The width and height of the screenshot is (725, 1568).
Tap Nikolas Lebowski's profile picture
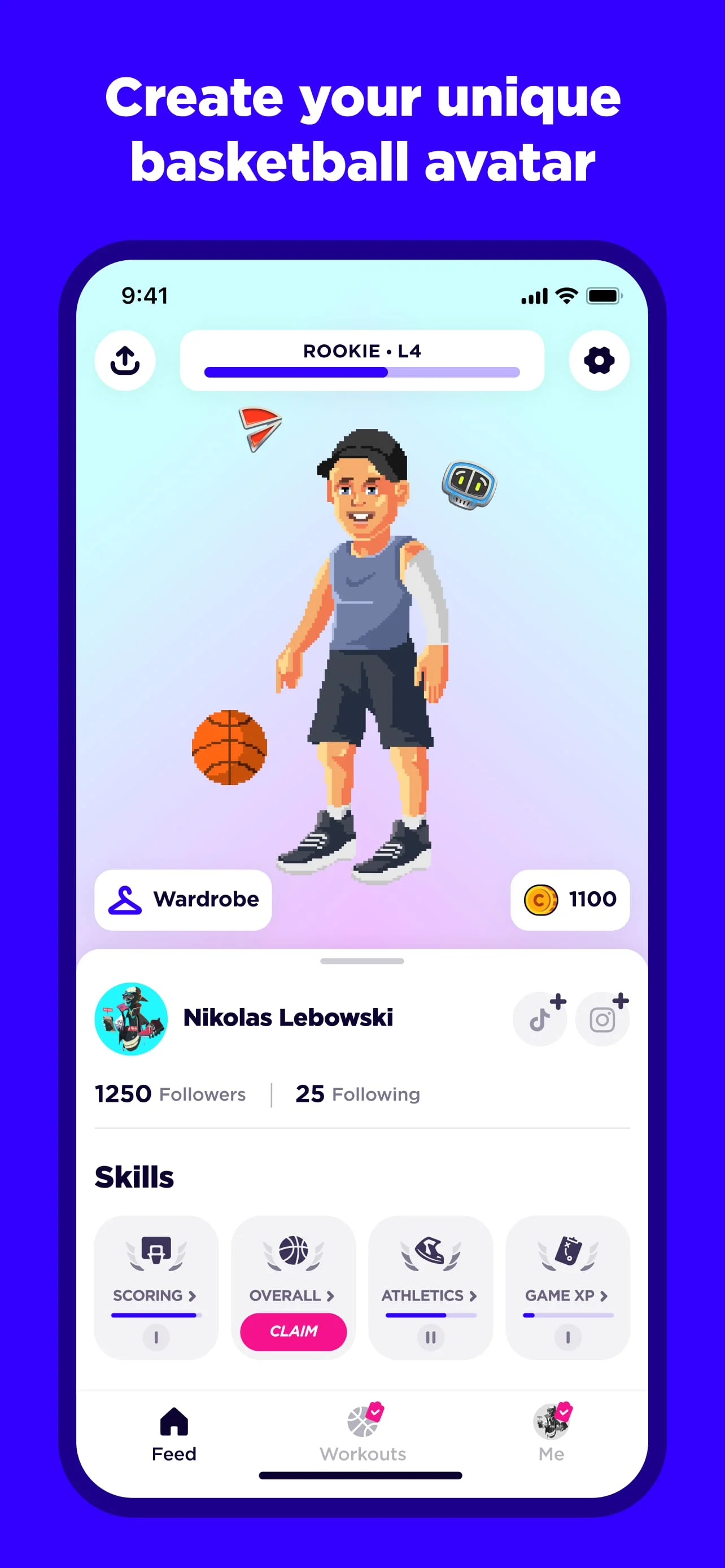(130, 1018)
